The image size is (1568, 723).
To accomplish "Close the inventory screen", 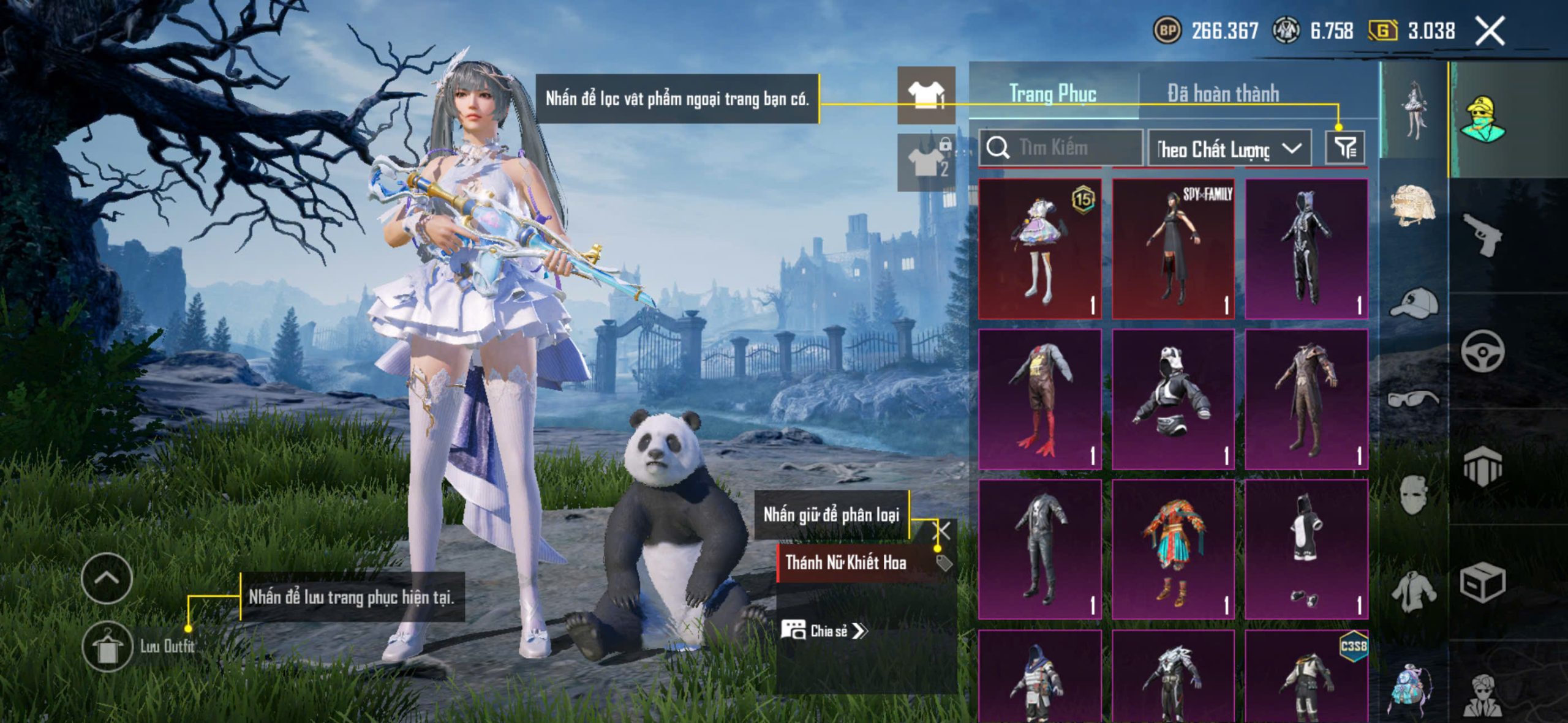I will [x=1490, y=31].
